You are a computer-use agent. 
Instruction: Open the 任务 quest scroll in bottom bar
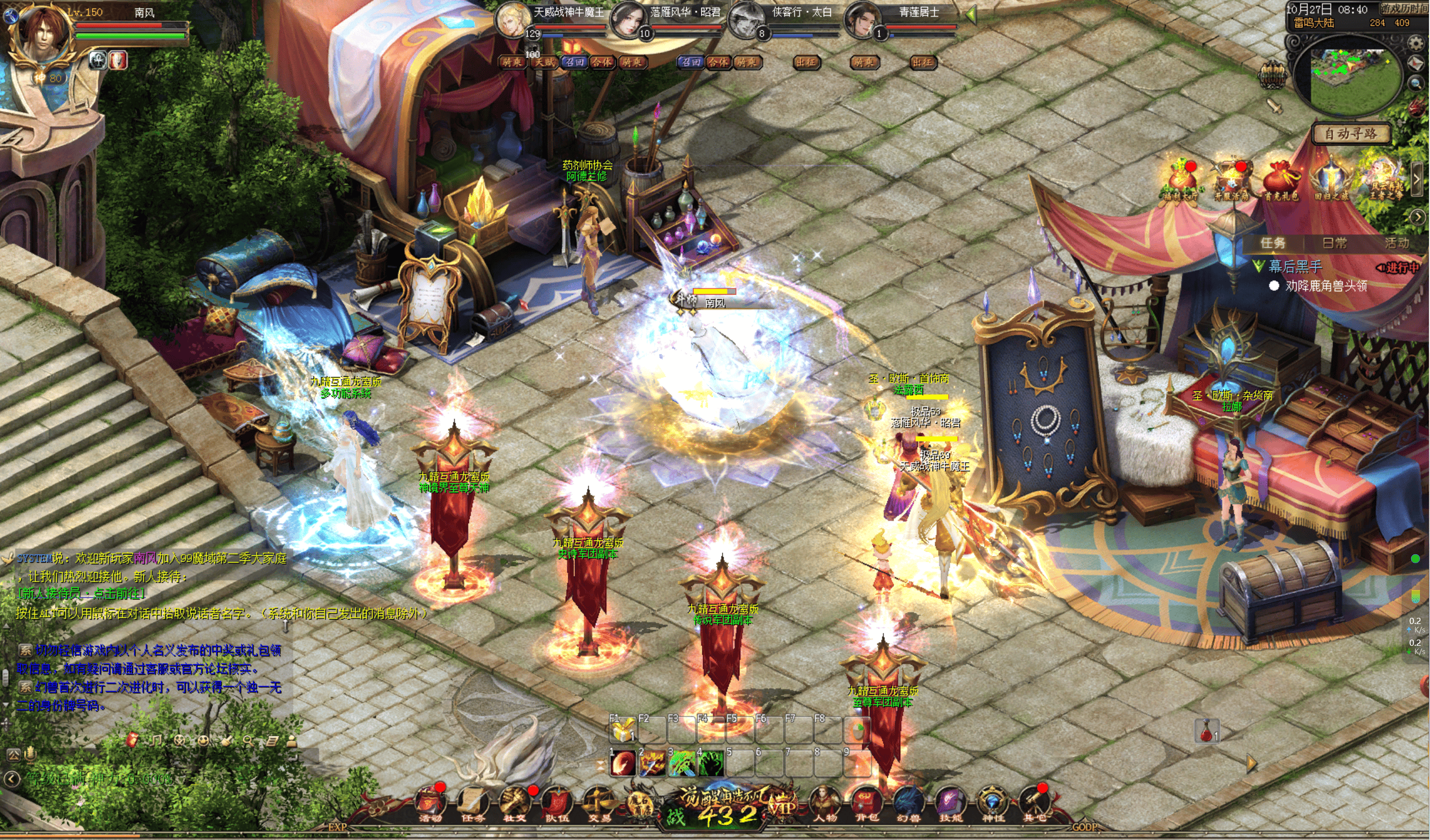coord(473,802)
